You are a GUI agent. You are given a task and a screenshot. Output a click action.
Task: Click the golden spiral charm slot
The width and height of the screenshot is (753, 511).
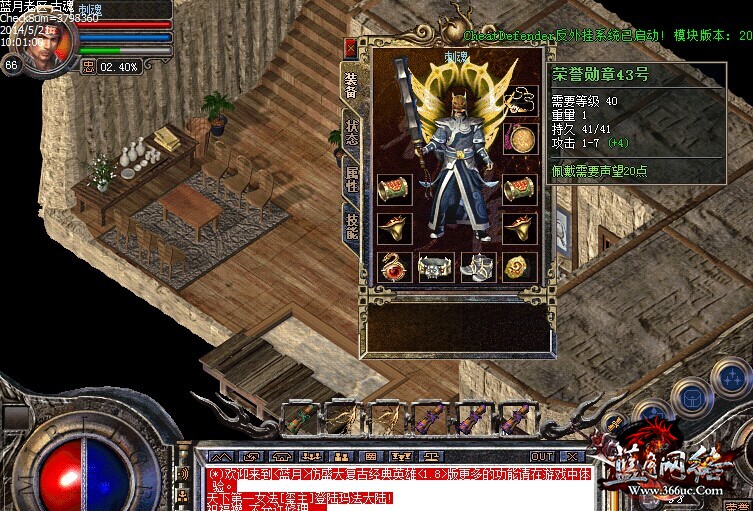point(519,267)
